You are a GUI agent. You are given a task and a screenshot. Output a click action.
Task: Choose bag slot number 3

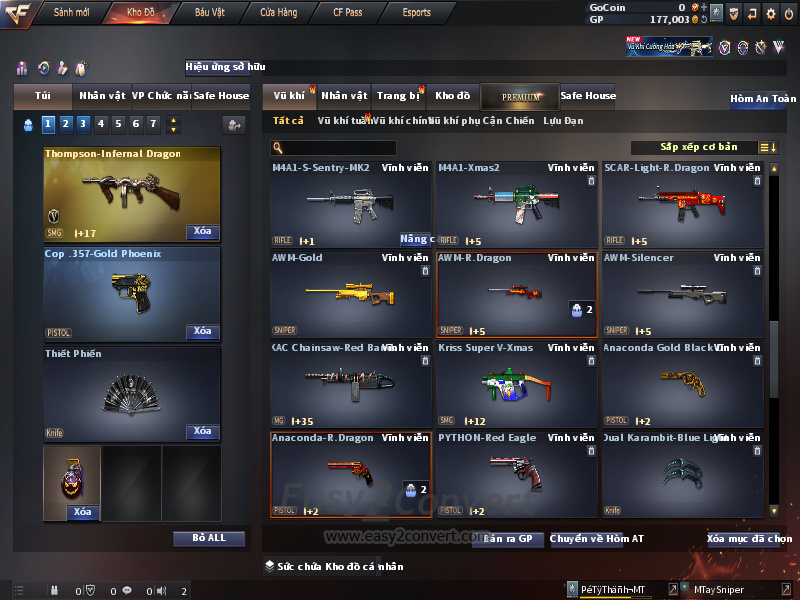(x=83, y=124)
